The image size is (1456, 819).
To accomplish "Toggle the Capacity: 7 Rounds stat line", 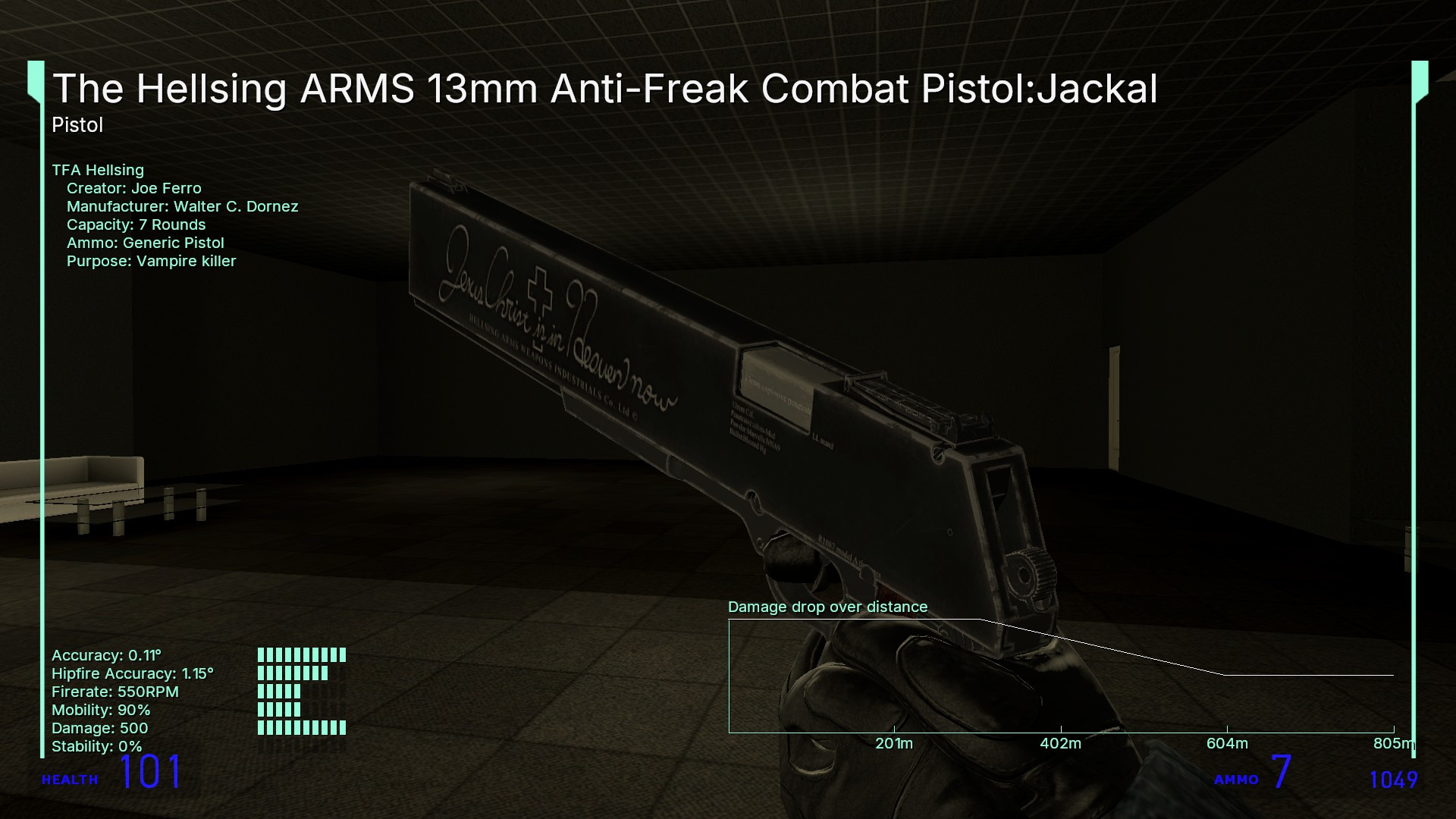I will coord(136,224).
